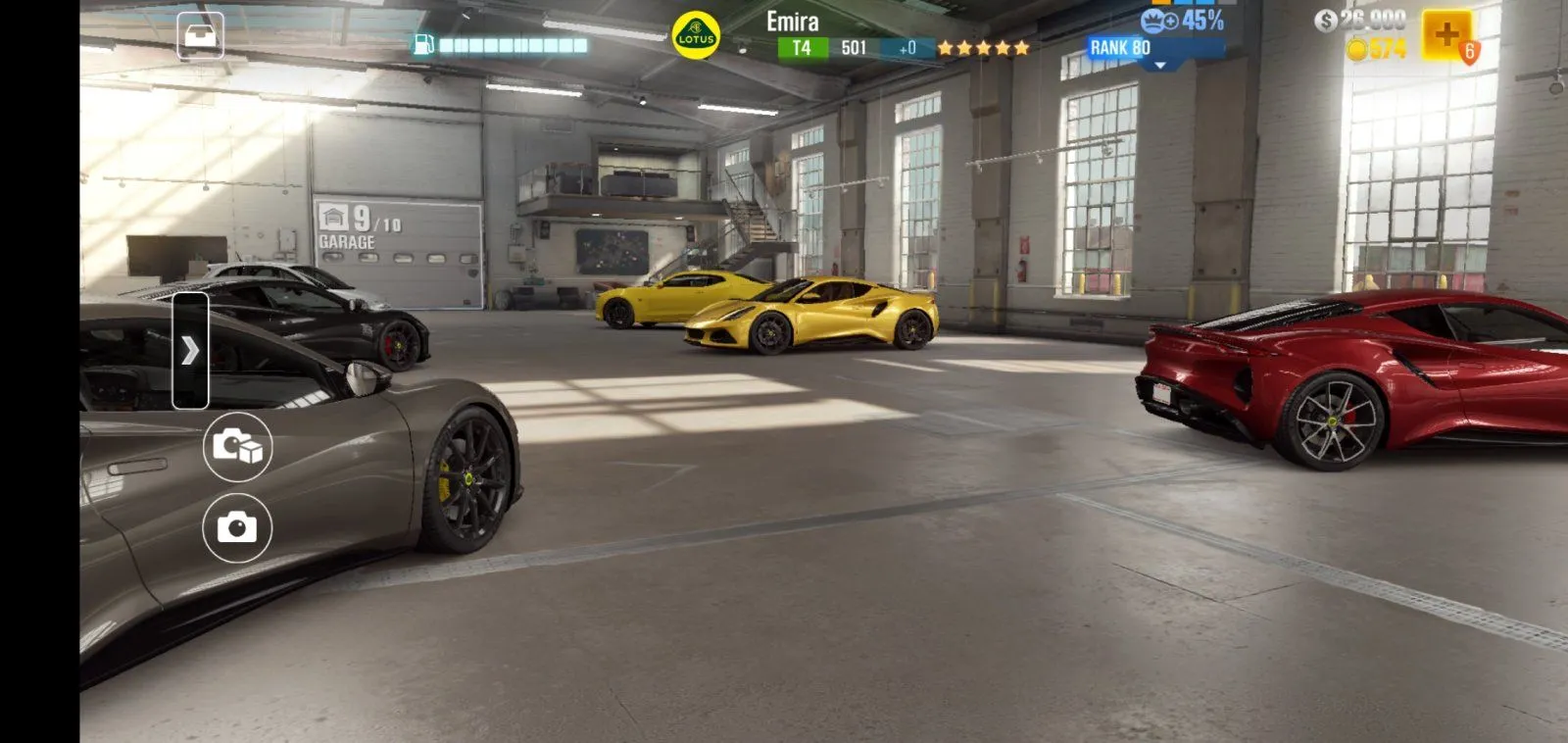Buy more currency with gold plus button
The height and width of the screenshot is (743, 1568).
[x=1446, y=36]
